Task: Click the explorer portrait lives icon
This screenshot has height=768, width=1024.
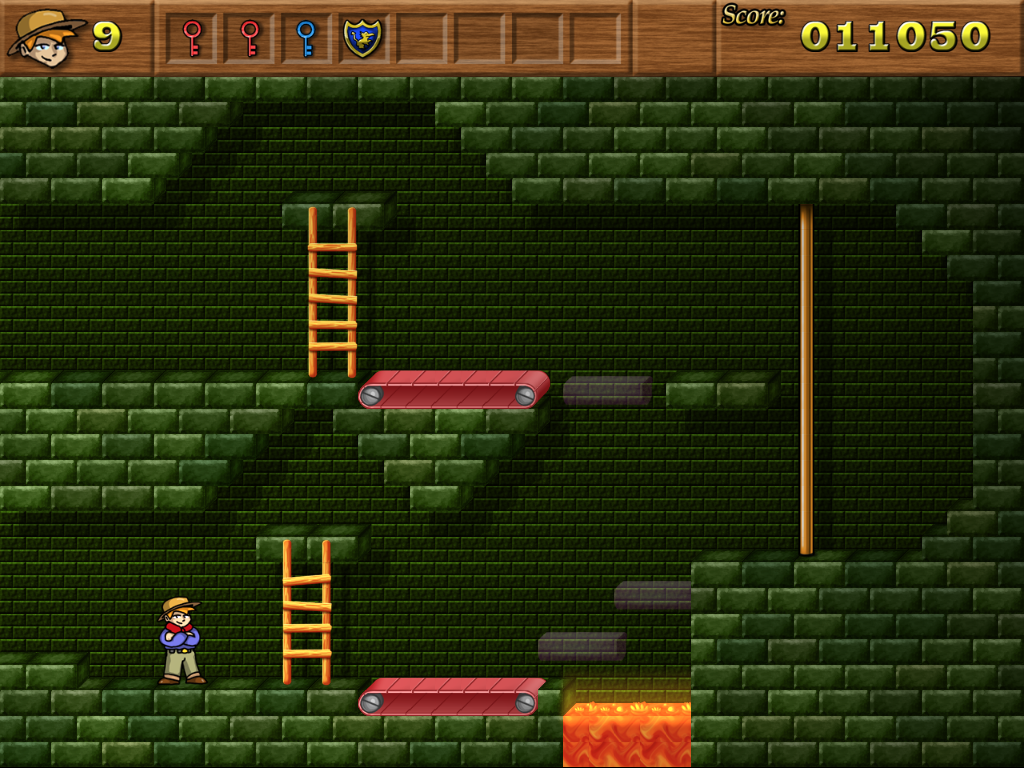Action: pos(46,37)
